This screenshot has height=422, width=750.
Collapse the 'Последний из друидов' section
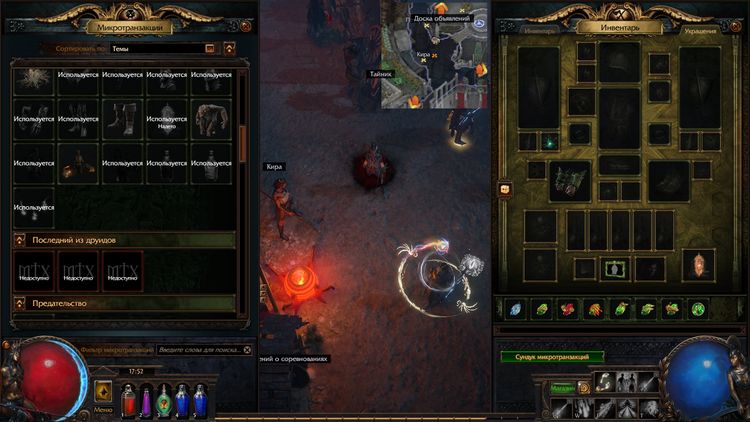pos(20,240)
